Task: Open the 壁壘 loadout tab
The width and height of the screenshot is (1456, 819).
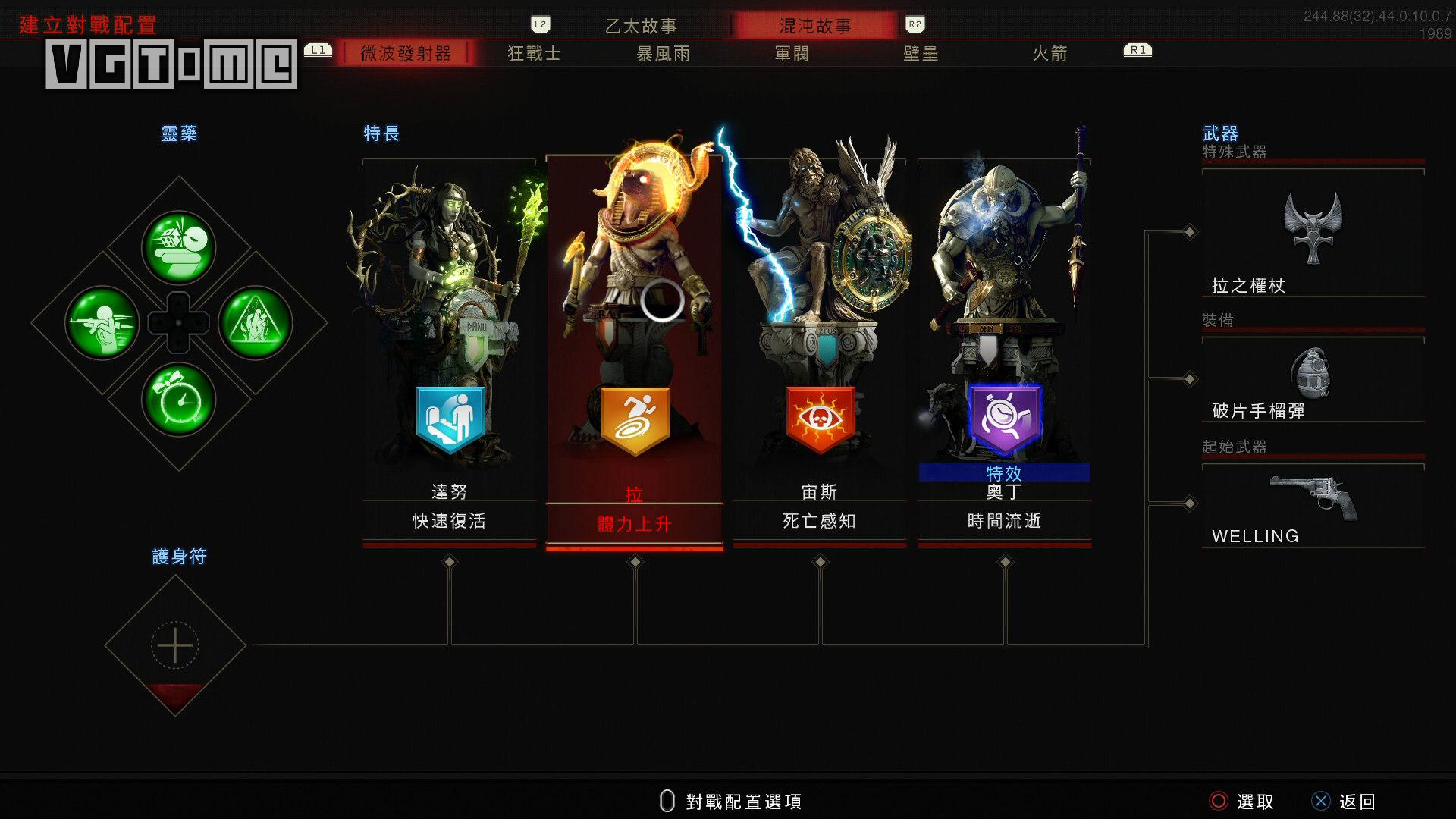Action: [921, 54]
